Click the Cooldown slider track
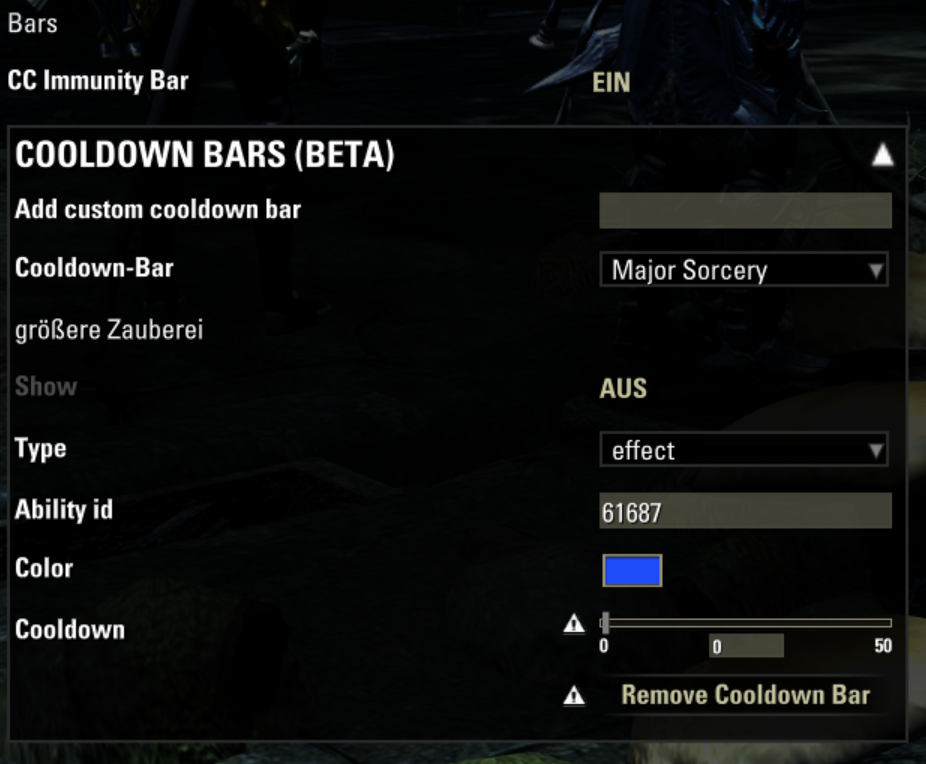The image size is (926, 764). pyautogui.click(x=746, y=623)
